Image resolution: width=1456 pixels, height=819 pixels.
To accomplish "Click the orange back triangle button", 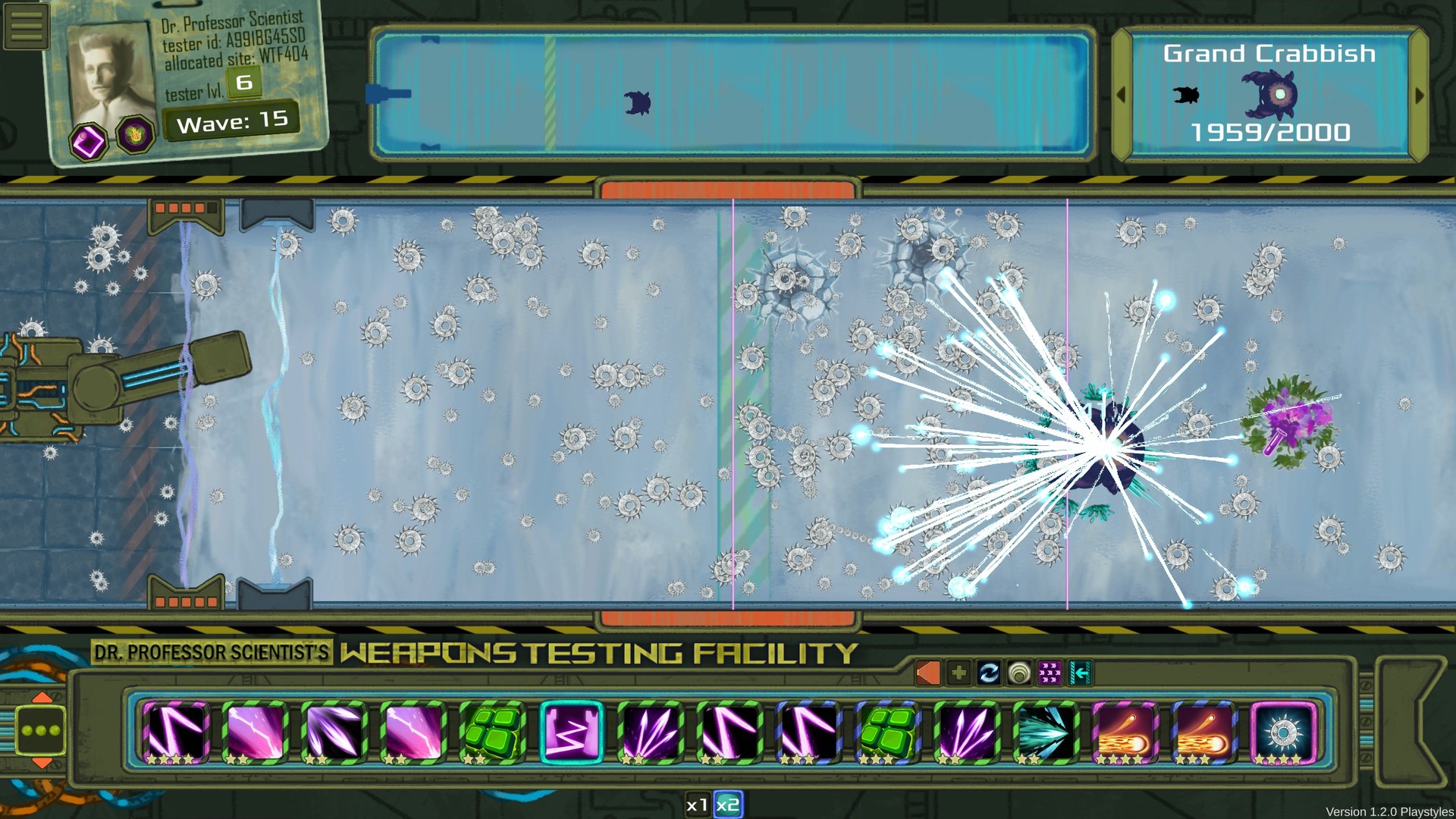I will point(927,671).
